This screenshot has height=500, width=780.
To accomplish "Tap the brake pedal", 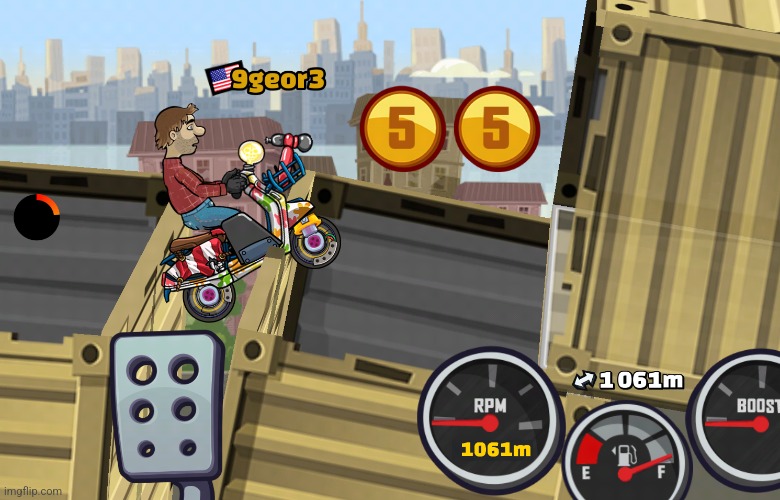I will 165,407.
